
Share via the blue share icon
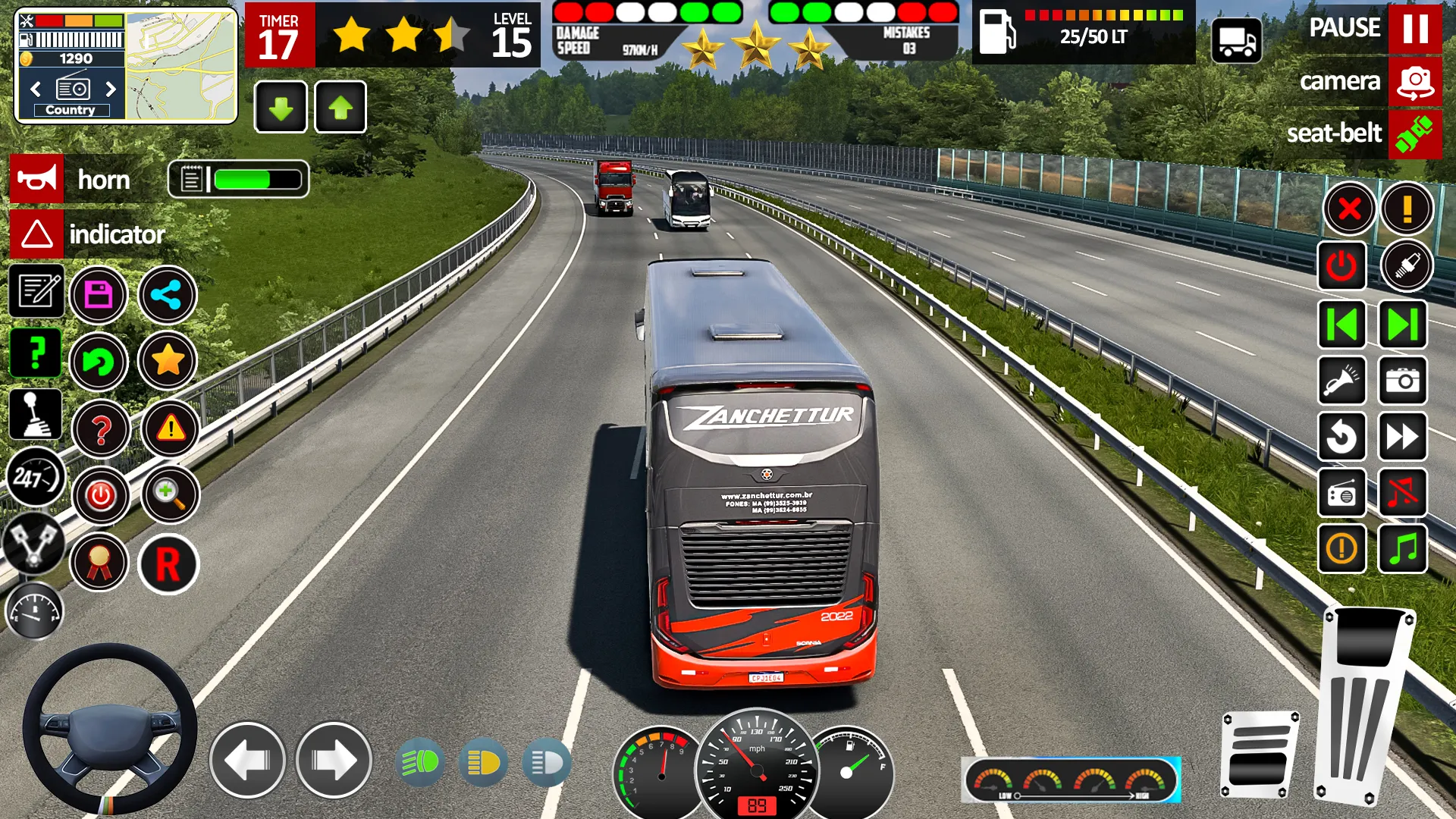[167, 296]
